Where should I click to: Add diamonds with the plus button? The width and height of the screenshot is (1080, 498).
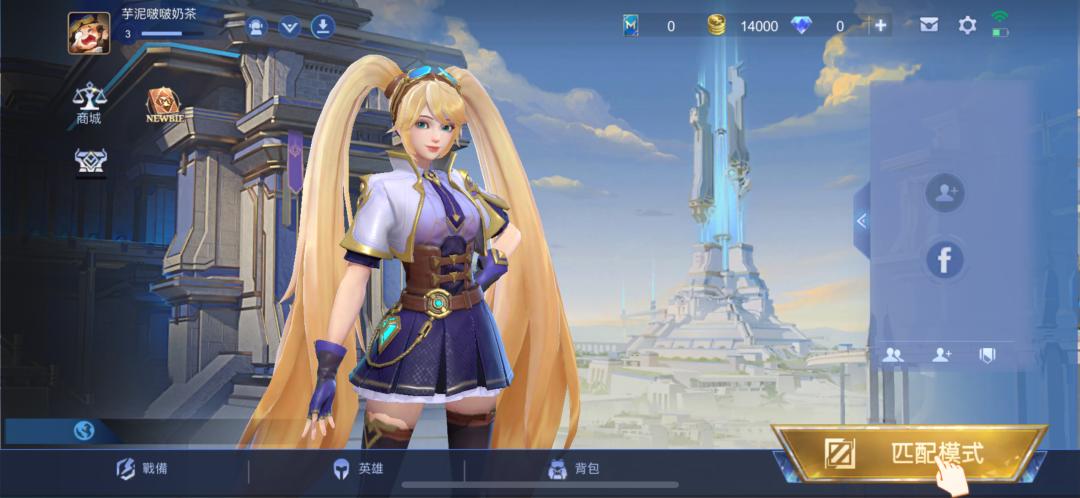(x=881, y=26)
